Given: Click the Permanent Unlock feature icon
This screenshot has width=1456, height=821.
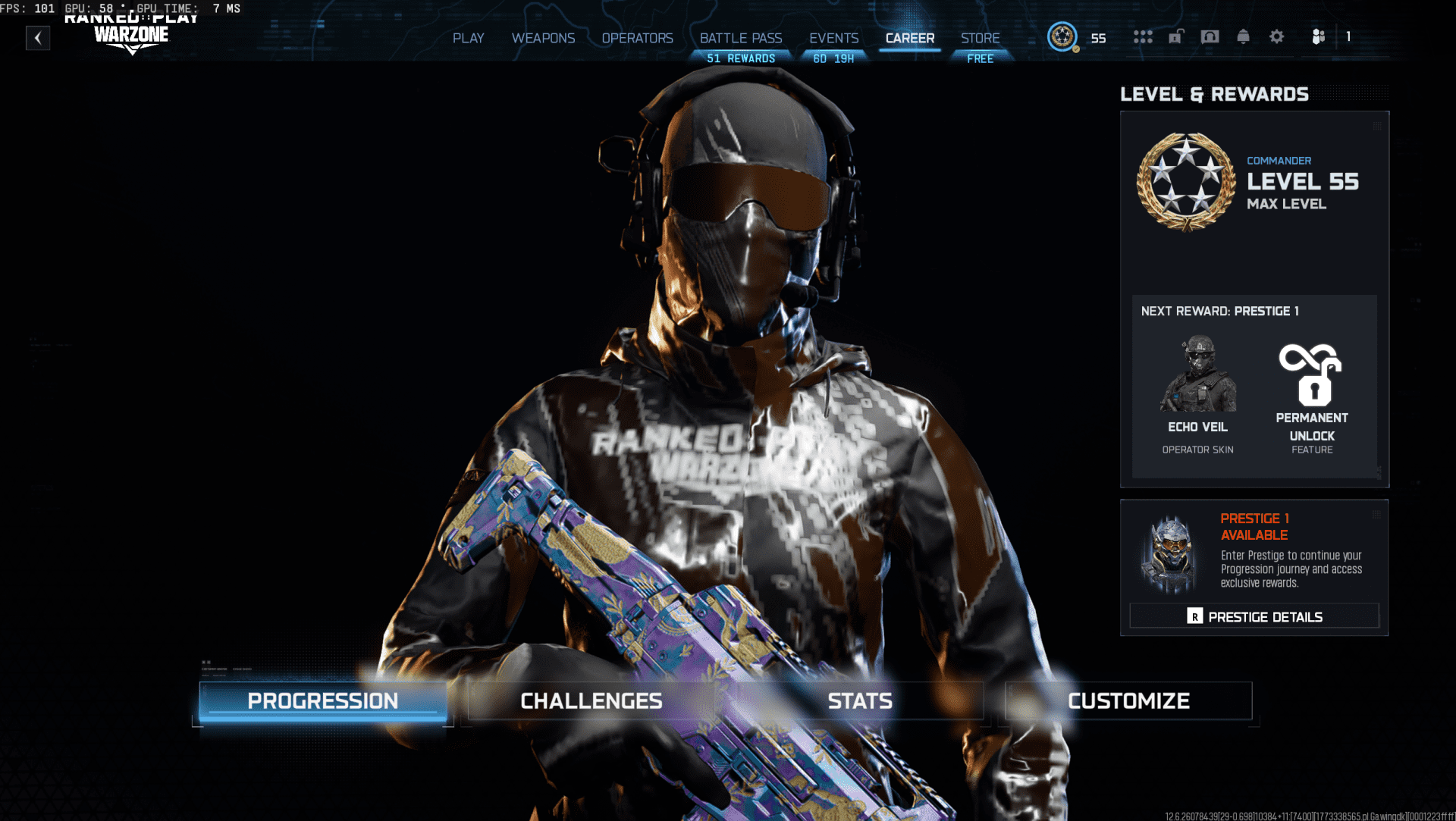Looking at the screenshot, I should [x=1311, y=371].
